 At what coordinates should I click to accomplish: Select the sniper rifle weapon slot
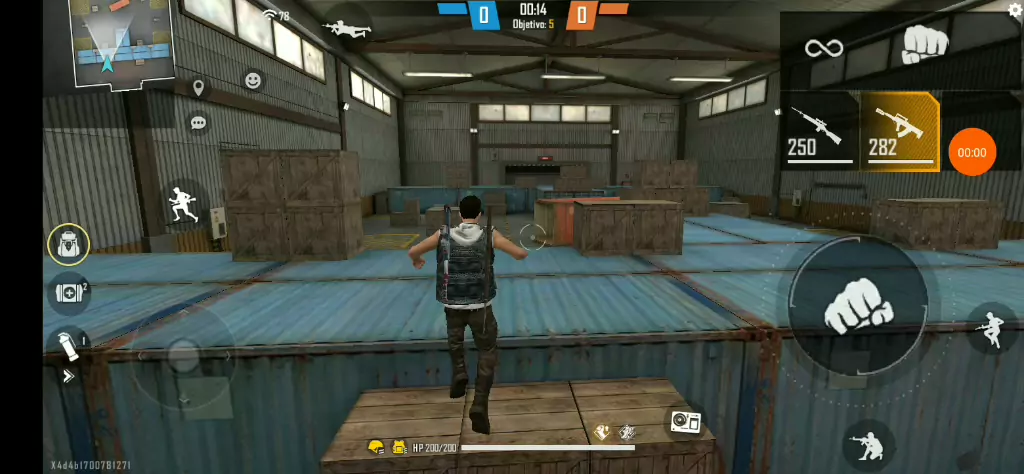(x=818, y=132)
